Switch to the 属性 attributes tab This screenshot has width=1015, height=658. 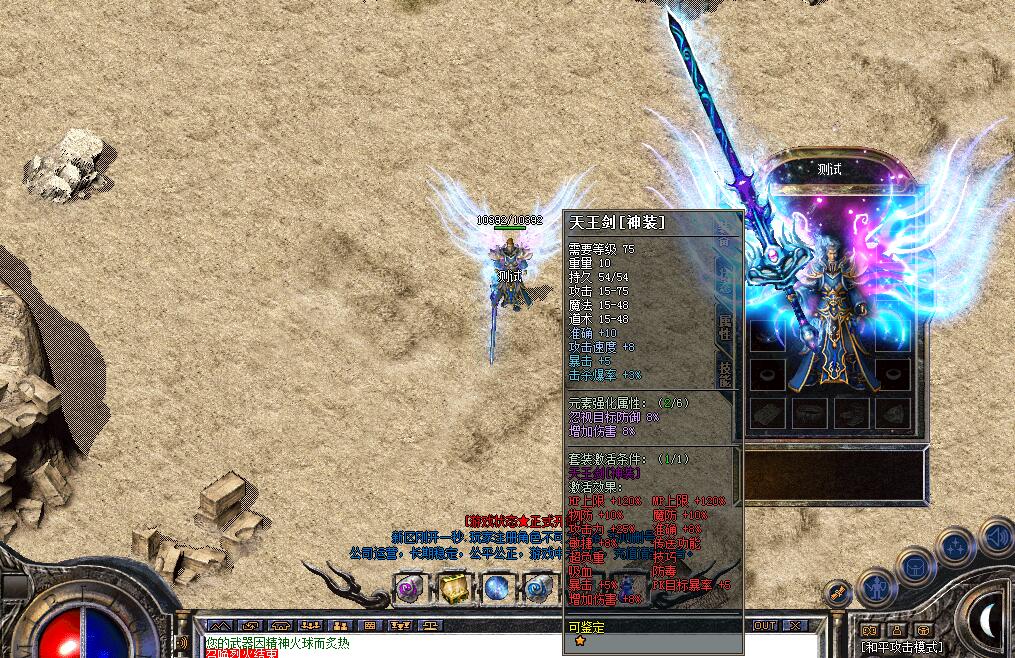724,329
